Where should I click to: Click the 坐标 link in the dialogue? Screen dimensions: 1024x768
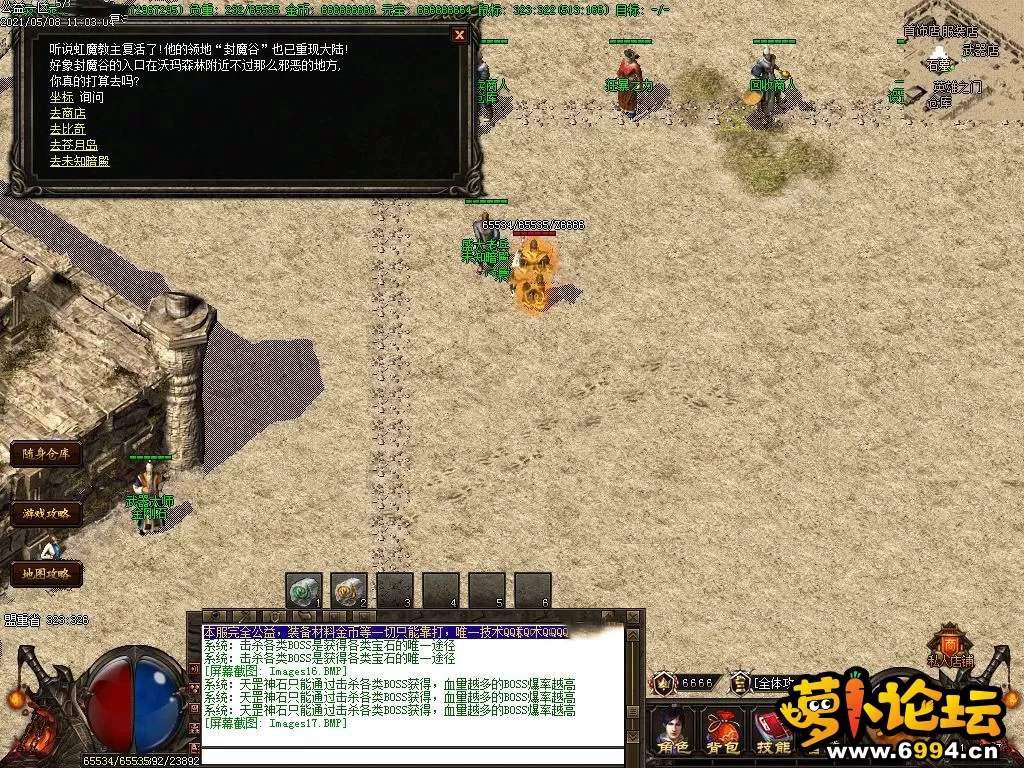[x=61, y=97]
